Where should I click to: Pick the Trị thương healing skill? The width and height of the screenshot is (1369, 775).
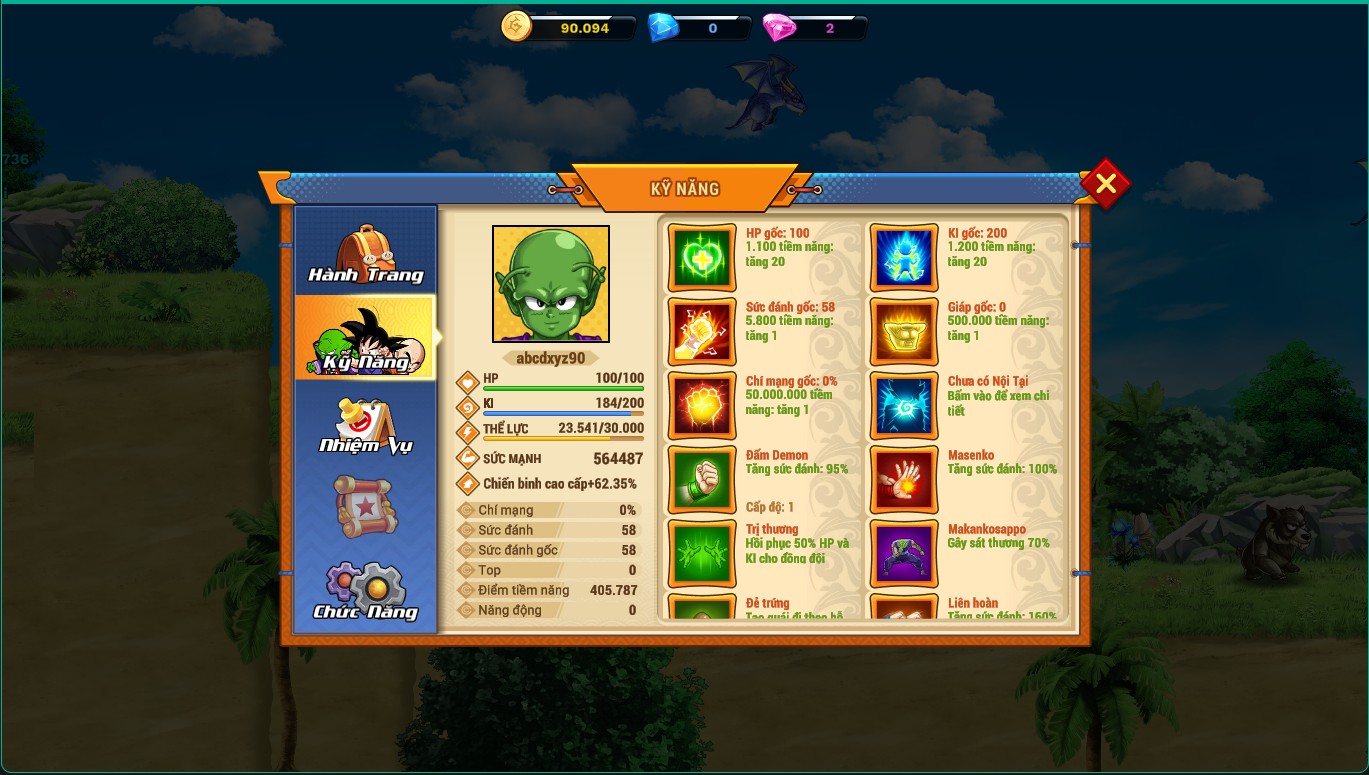(702, 554)
